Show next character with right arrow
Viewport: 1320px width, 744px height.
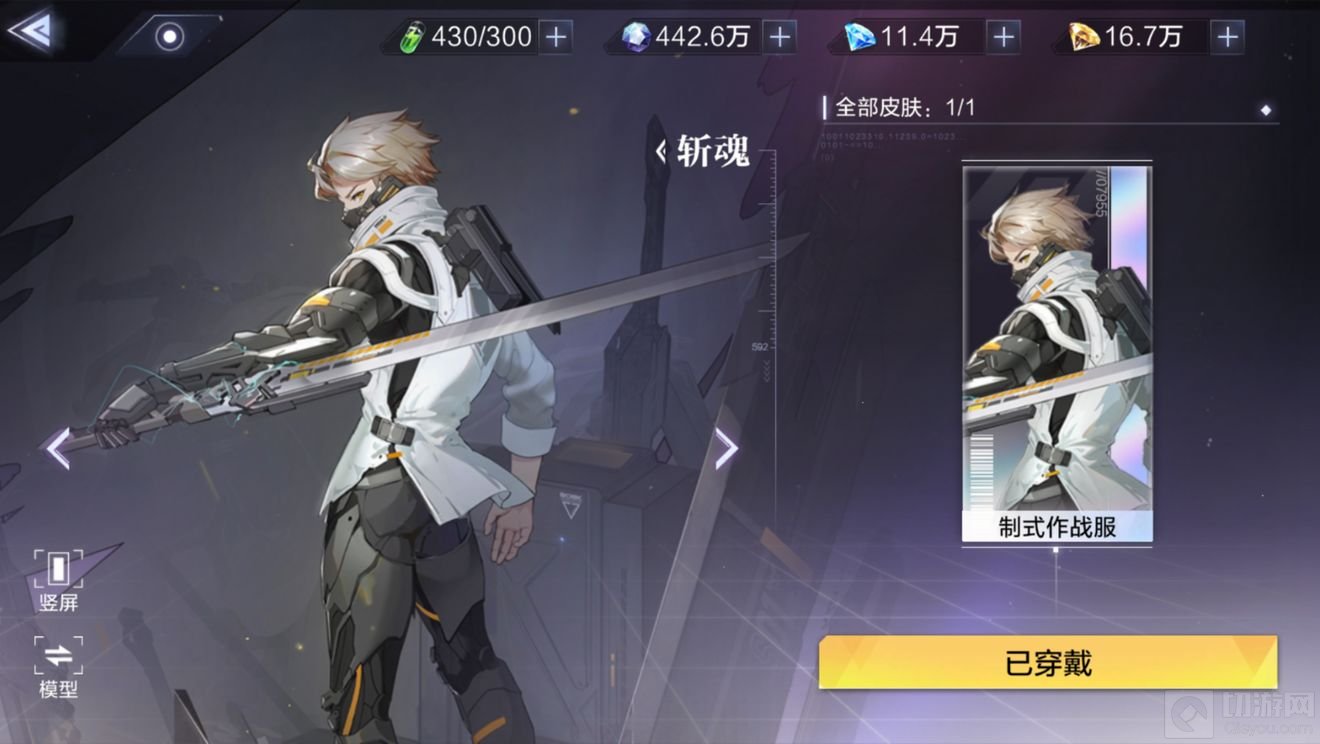point(726,448)
